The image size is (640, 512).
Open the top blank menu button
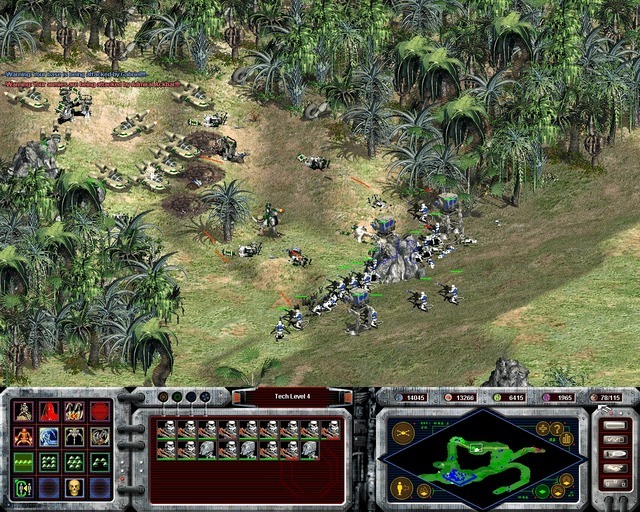(615, 425)
